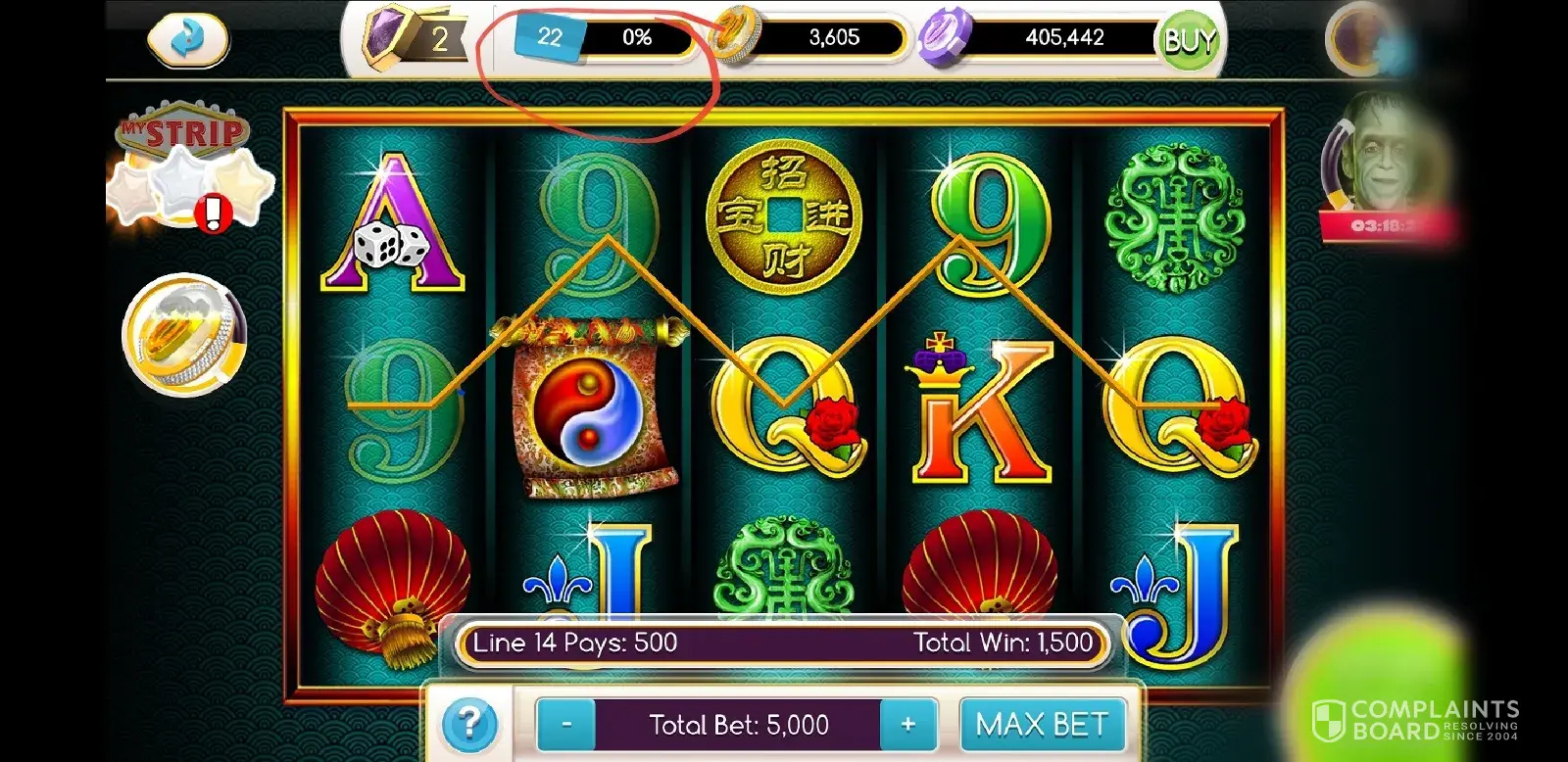The height and width of the screenshot is (762, 1568).
Task: Open the green BUY chips button
Action: 1189,41
